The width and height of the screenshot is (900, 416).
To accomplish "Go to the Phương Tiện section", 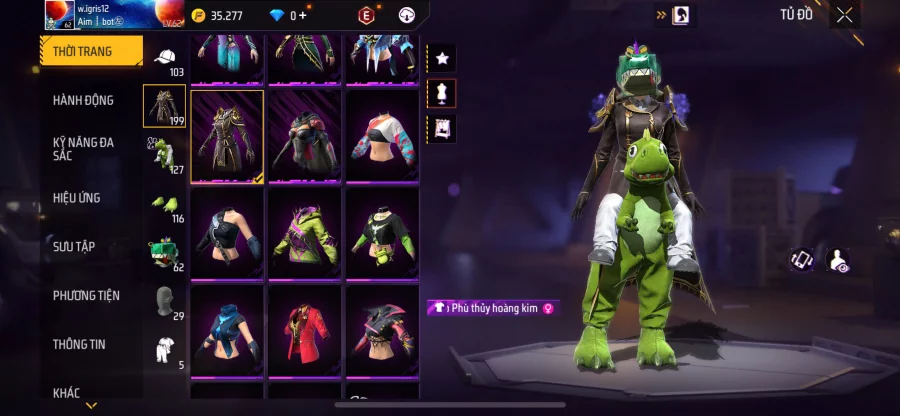I will (x=86, y=295).
